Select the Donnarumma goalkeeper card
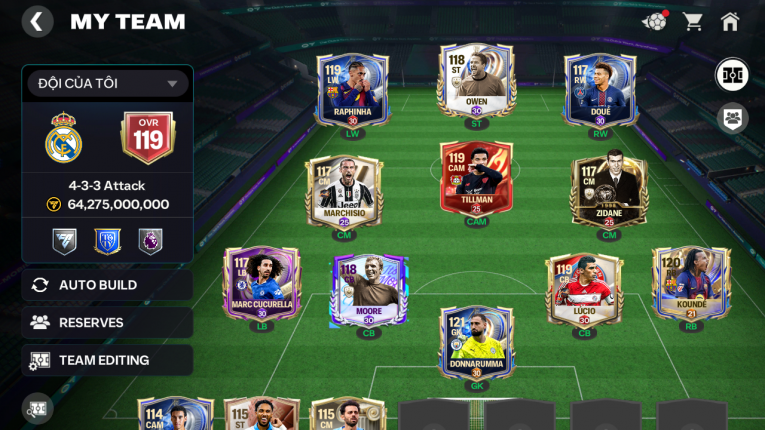The height and width of the screenshot is (430, 765). pos(476,340)
